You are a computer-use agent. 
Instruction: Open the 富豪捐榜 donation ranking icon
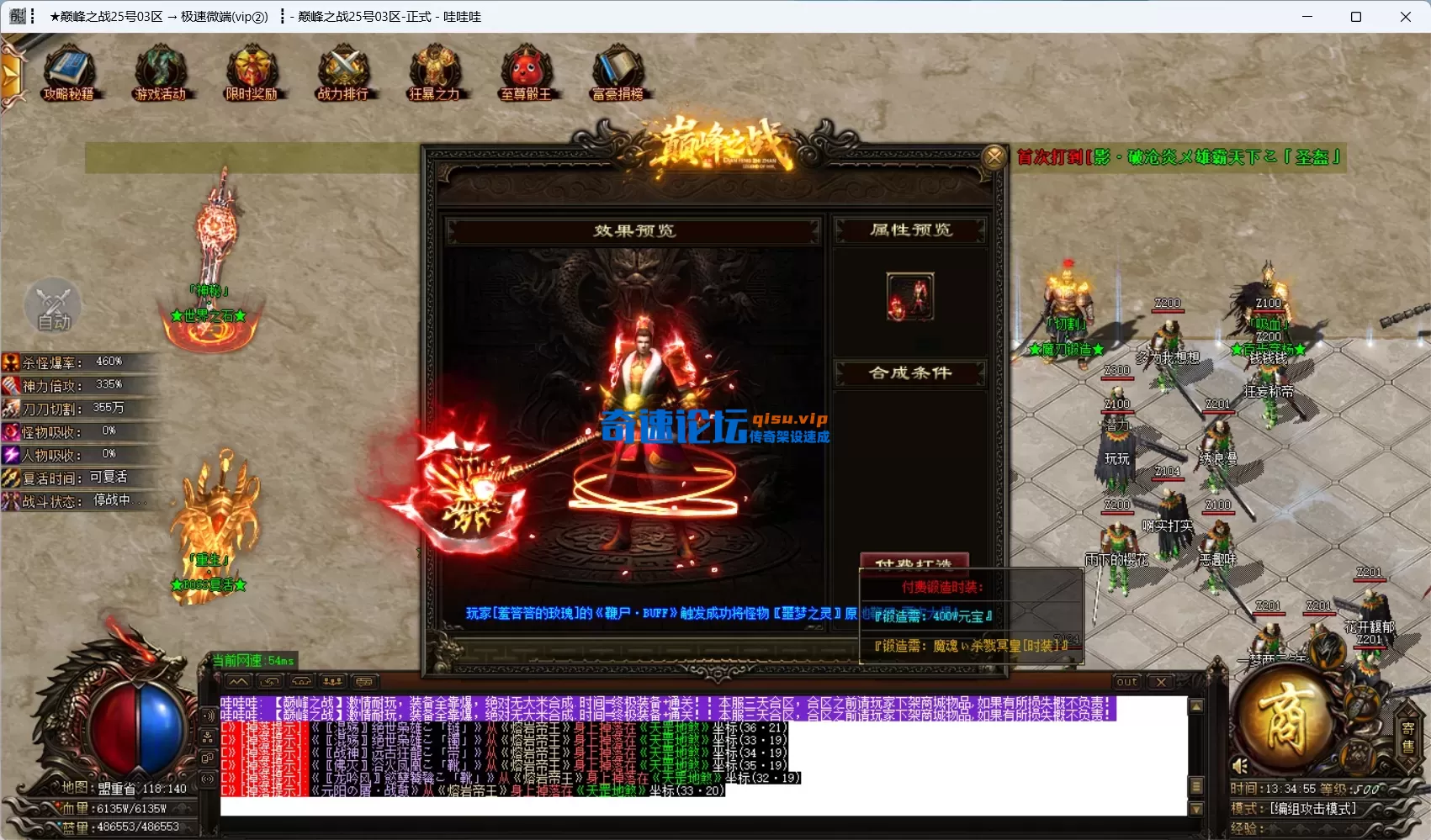617,74
